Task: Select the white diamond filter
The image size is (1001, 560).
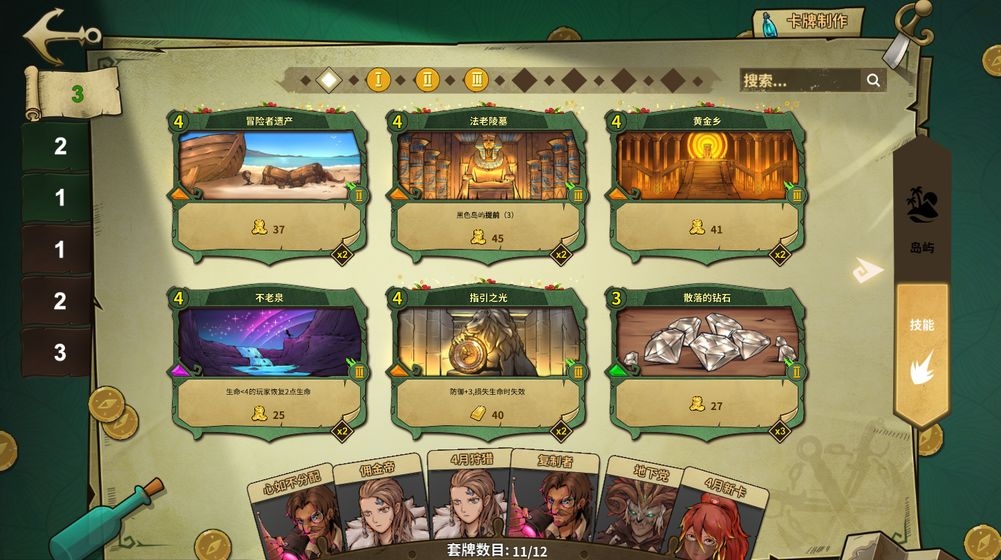Action: tap(328, 79)
